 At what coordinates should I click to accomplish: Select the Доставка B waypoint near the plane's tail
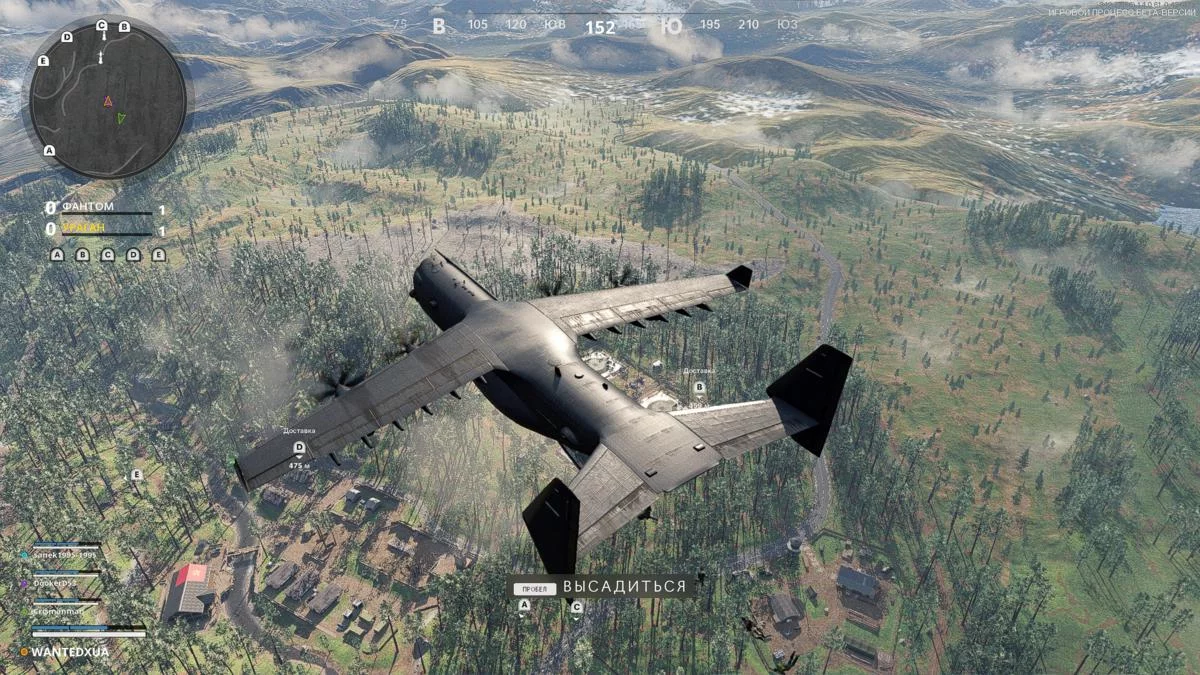click(x=699, y=386)
